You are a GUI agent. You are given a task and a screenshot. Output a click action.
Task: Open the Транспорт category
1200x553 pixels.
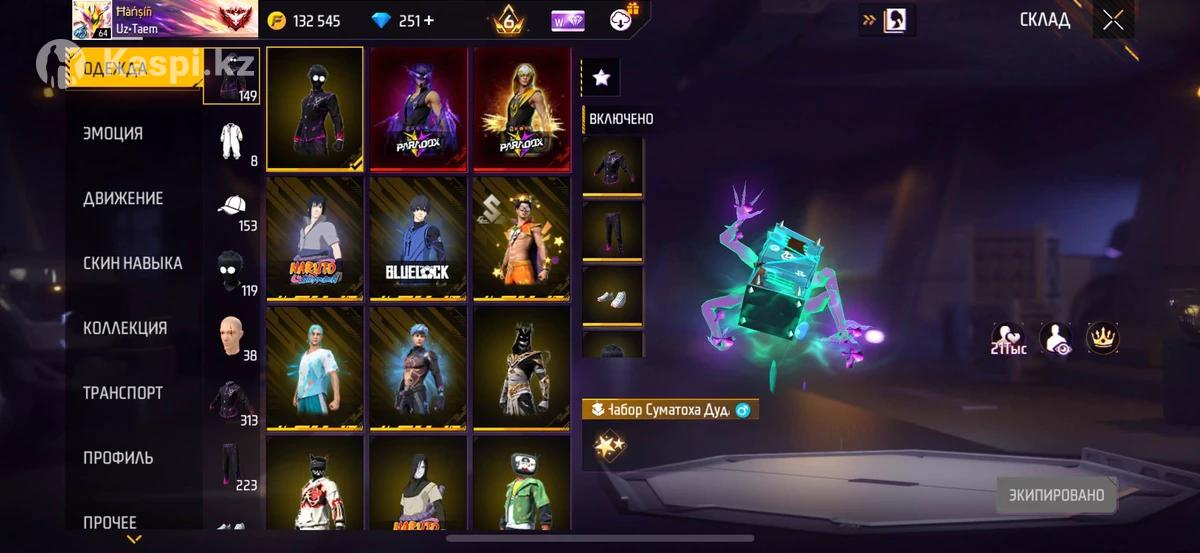[123, 393]
